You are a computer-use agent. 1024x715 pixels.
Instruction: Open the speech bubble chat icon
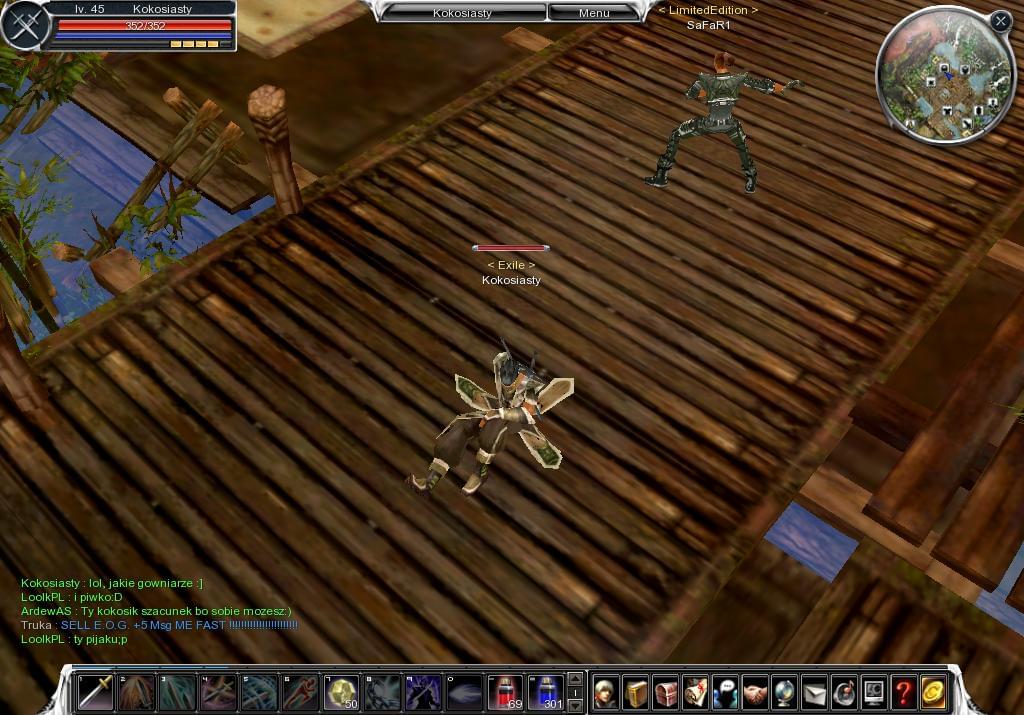click(725, 691)
